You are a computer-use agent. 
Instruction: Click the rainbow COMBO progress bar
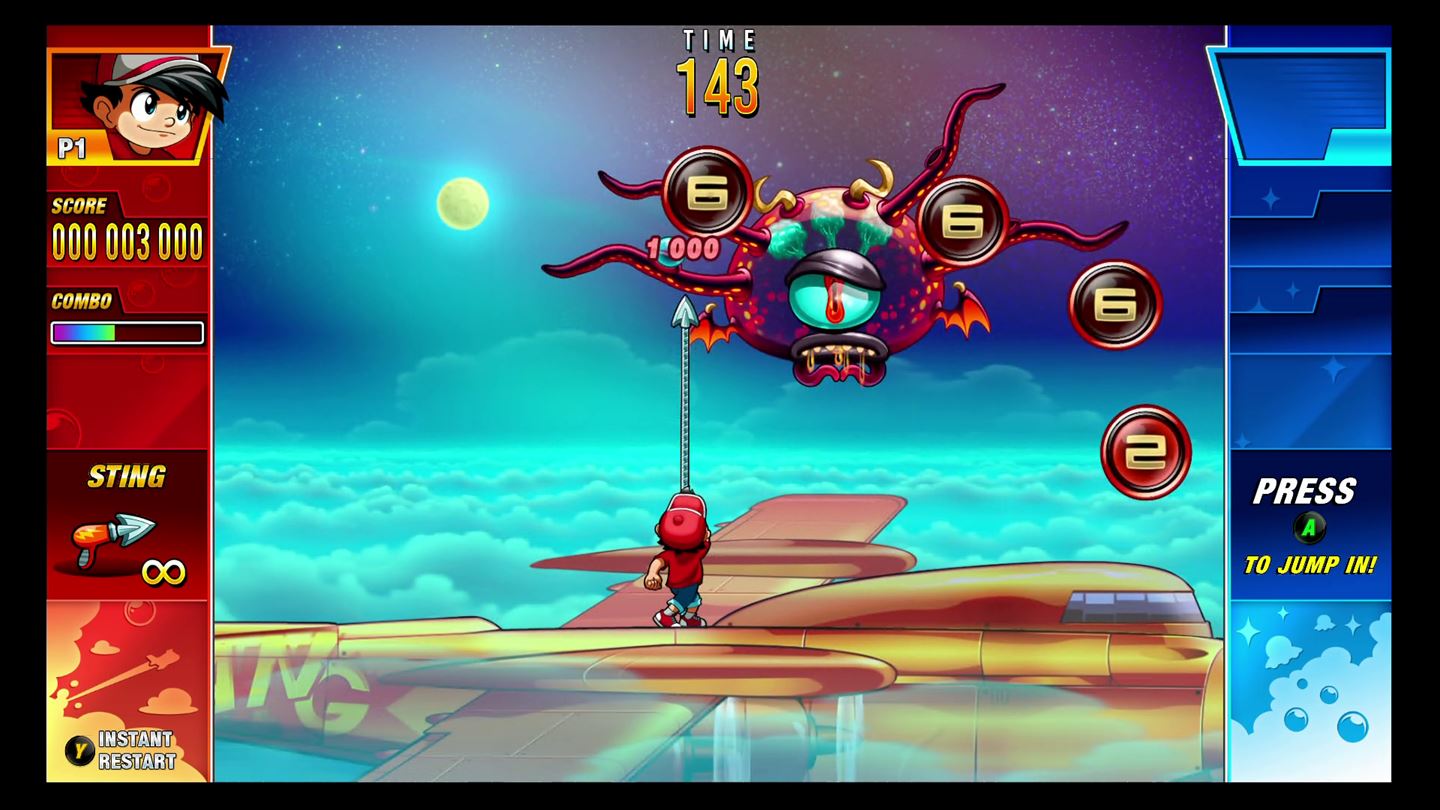click(126, 333)
